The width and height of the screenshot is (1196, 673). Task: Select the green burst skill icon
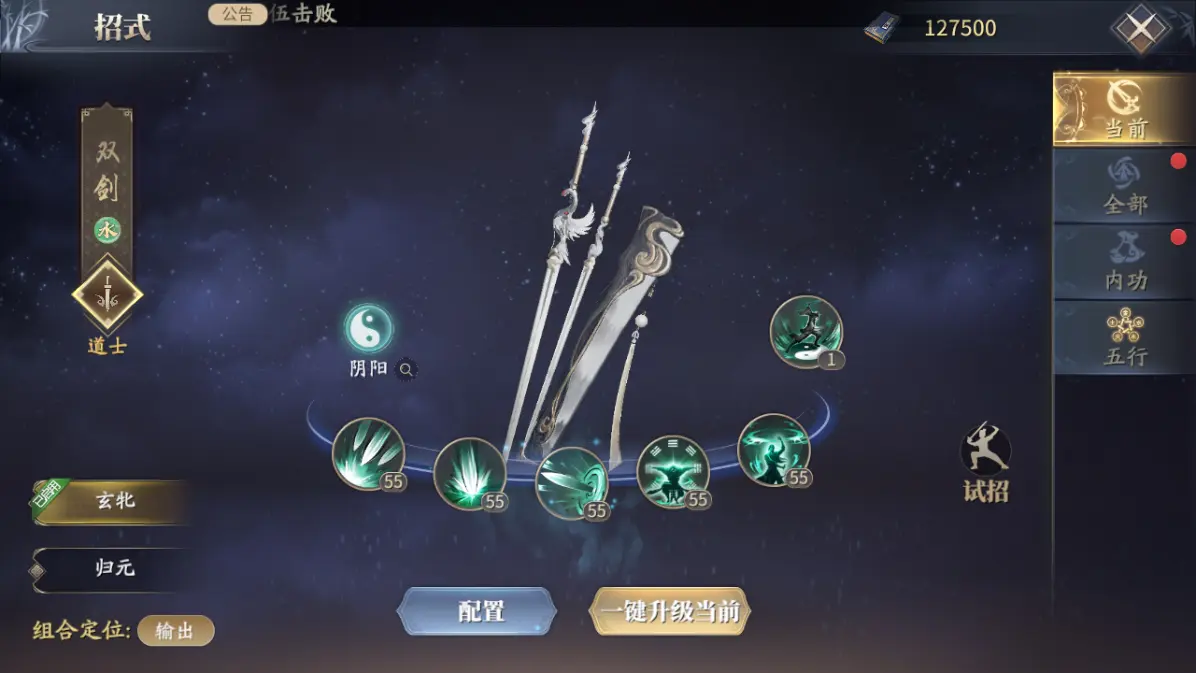click(469, 474)
